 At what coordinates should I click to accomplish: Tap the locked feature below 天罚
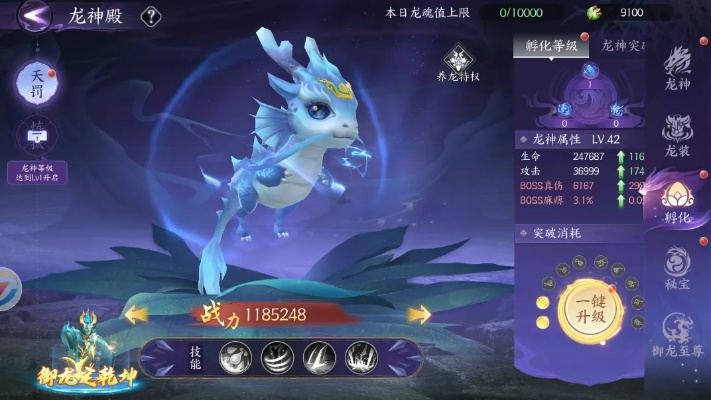(x=37, y=136)
